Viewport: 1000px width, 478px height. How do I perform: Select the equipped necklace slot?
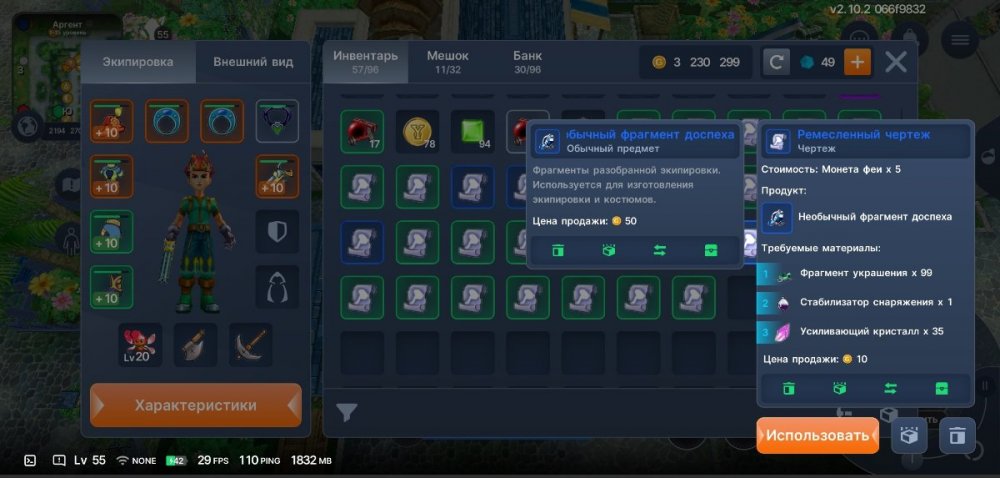(277, 121)
